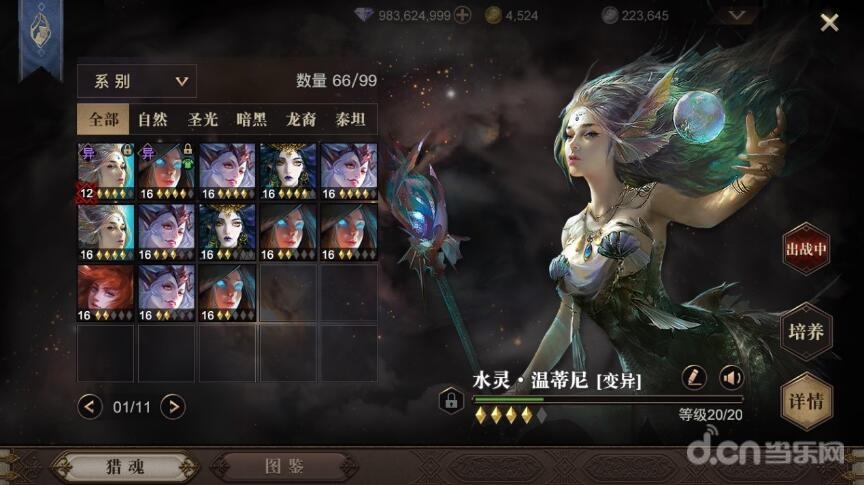864x485 pixels.
Task: View hero 详情 details
Action: pos(806,400)
